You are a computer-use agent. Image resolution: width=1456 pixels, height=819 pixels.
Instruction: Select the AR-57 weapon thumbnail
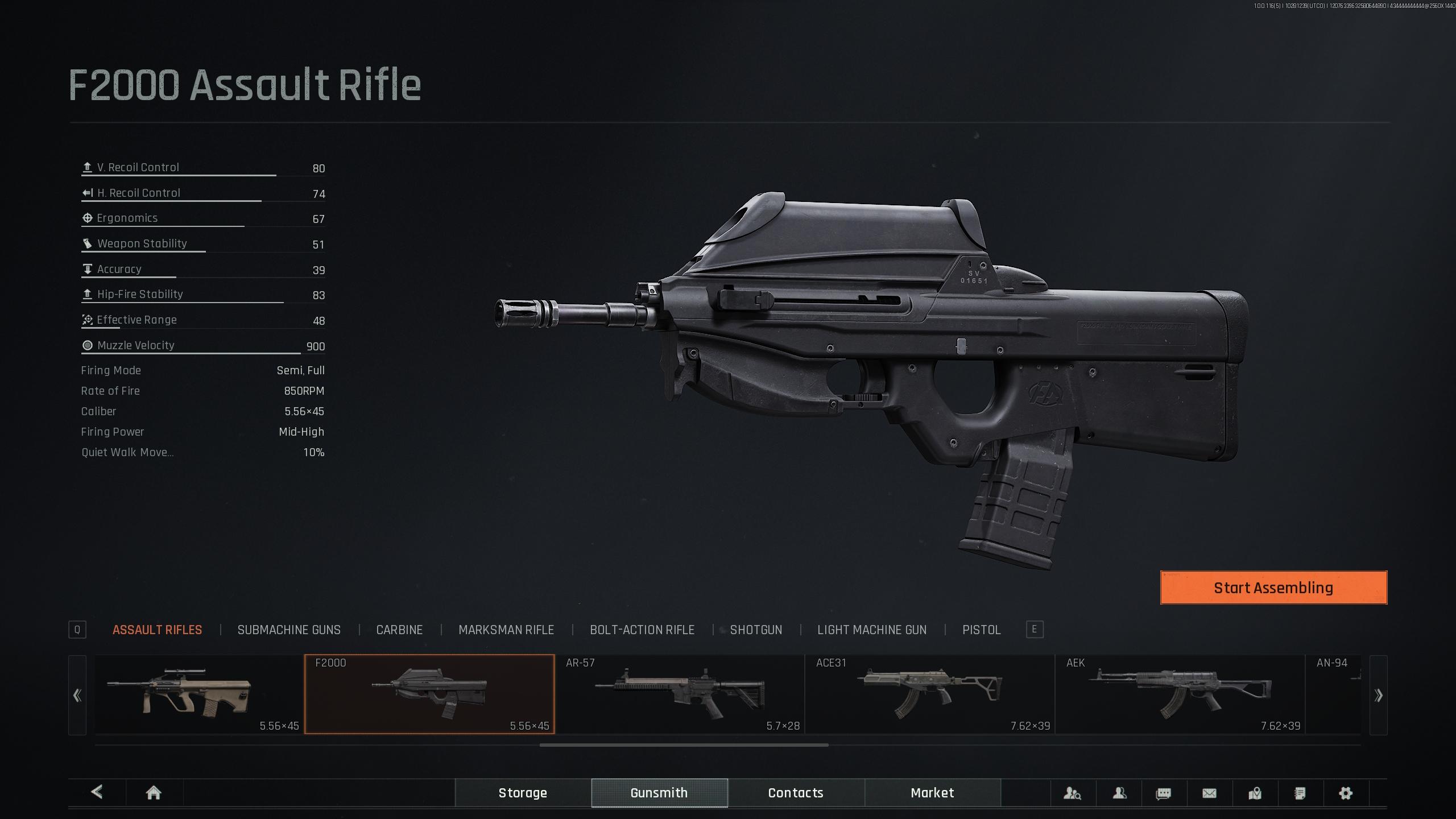(680, 694)
